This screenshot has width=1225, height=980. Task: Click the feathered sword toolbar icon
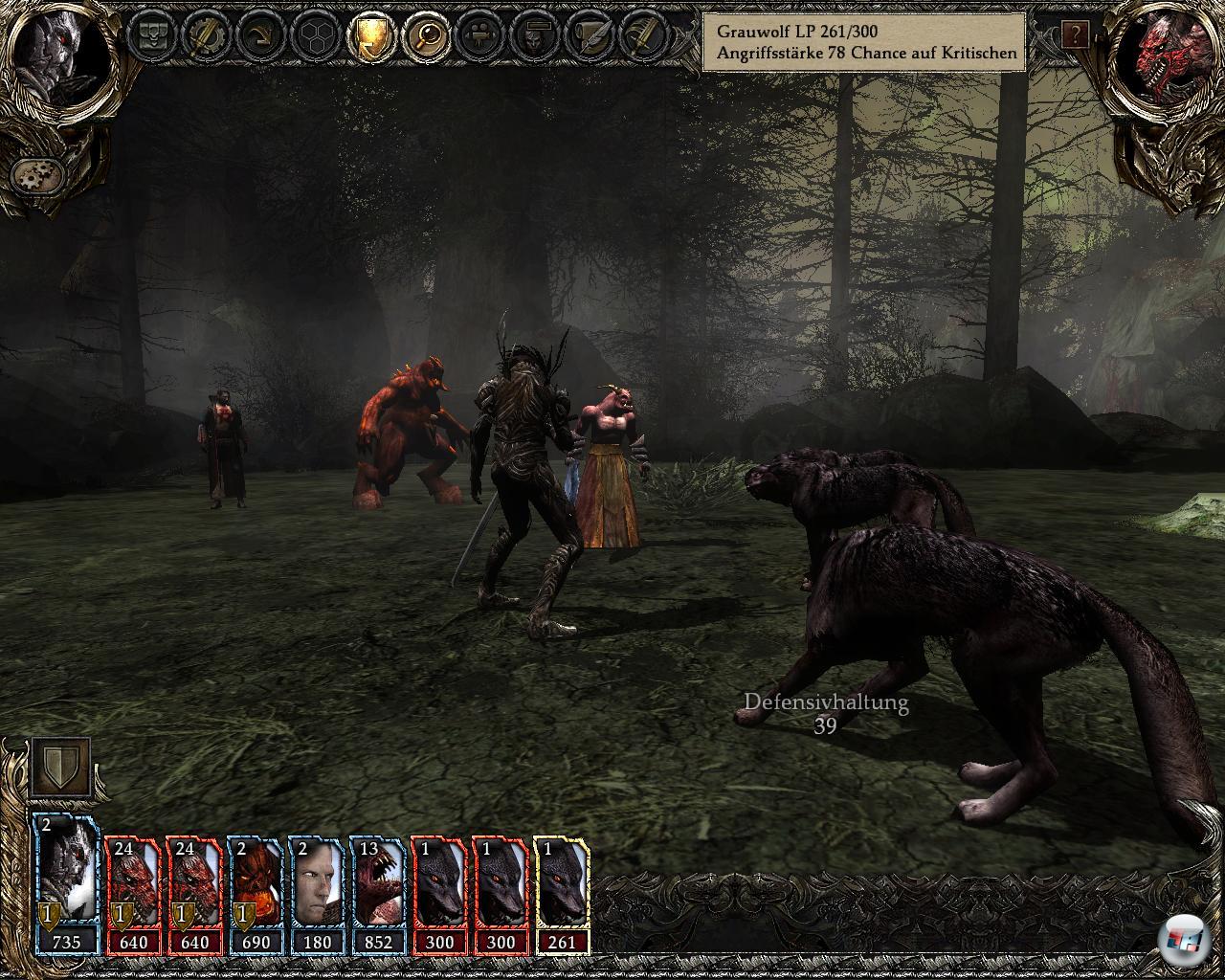(x=641, y=36)
